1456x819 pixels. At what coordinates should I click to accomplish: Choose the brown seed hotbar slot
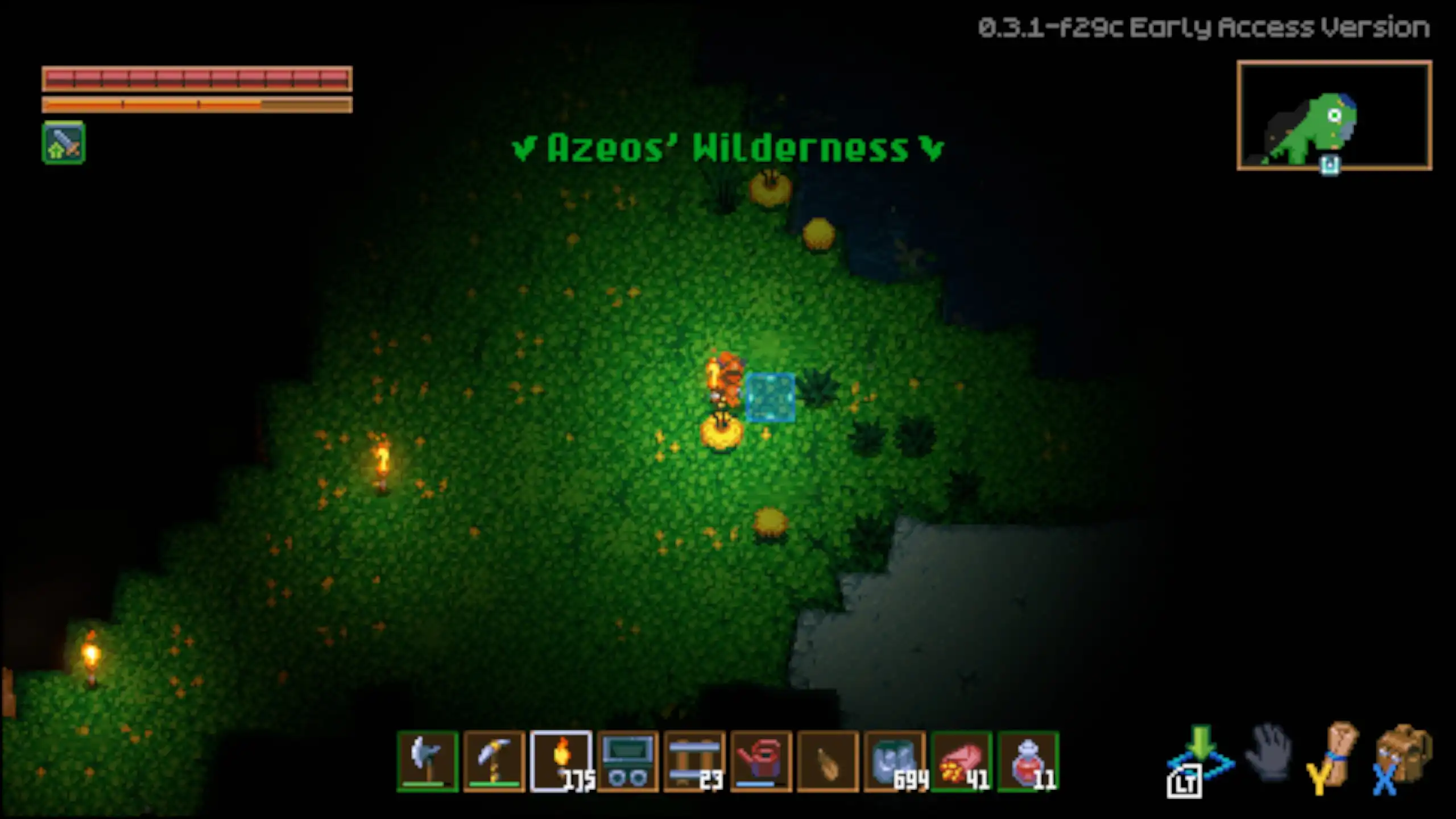tap(828, 761)
